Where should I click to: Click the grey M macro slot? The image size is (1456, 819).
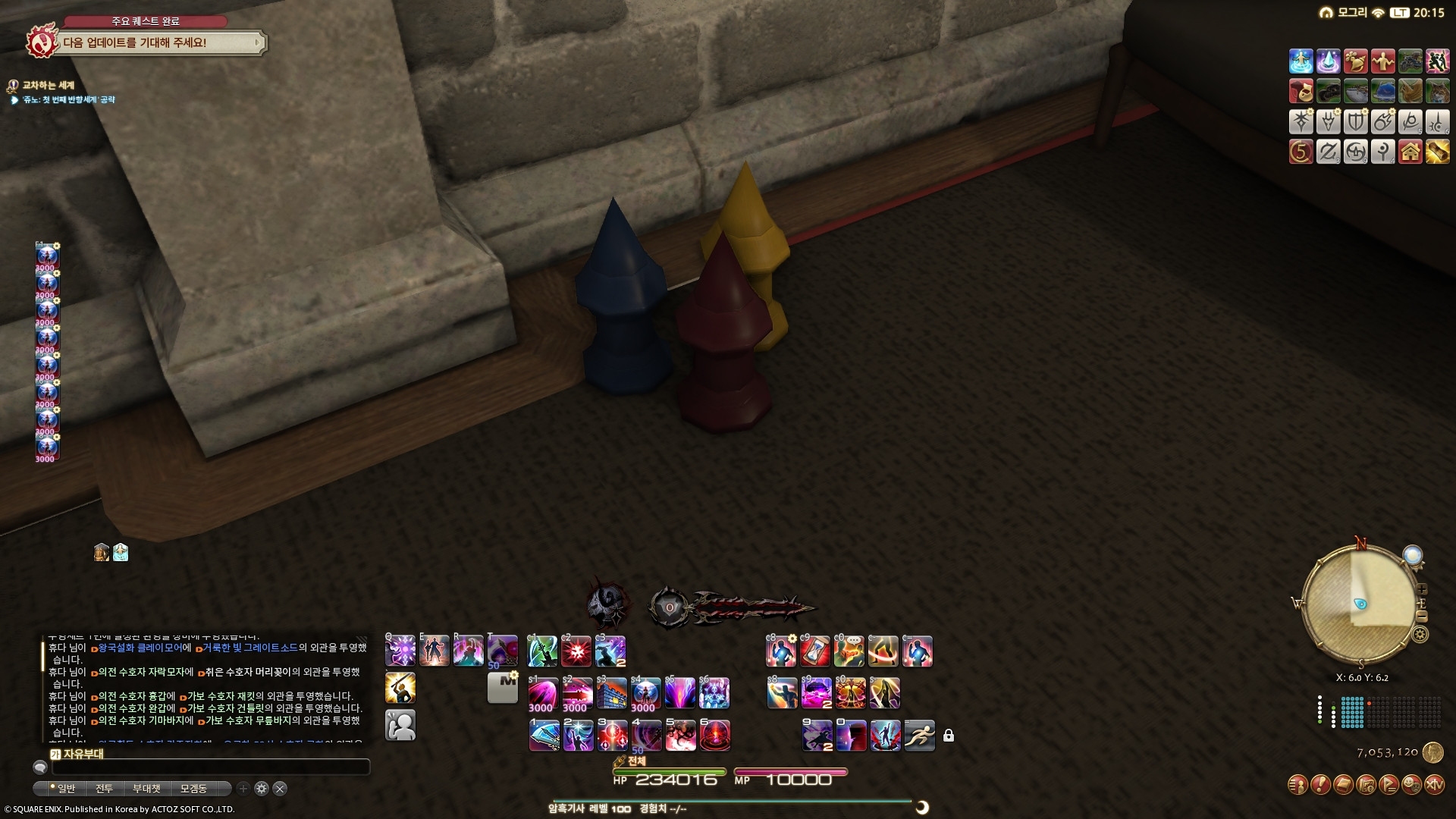point(502,687)
